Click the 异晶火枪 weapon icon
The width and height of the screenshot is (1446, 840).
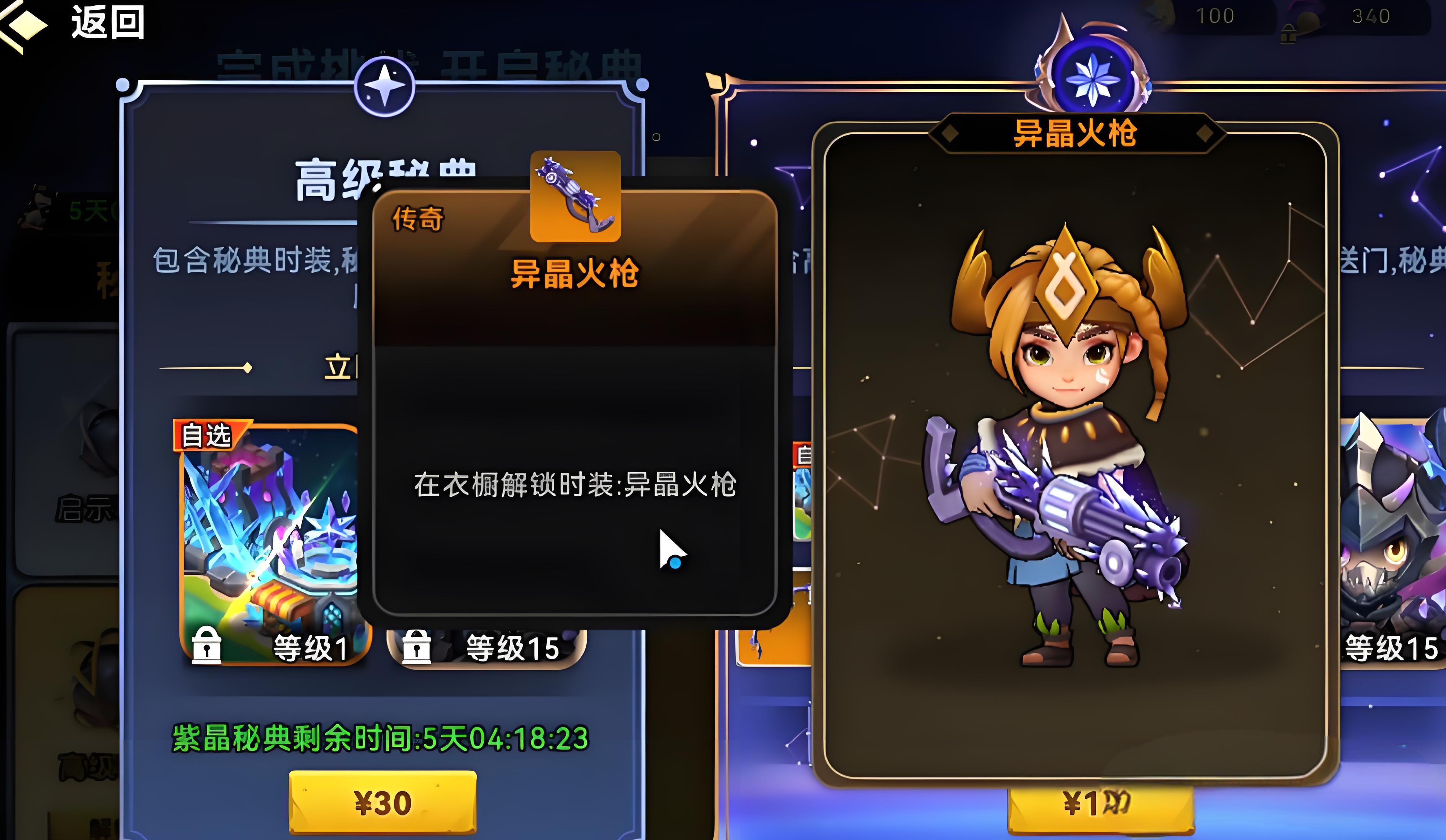(x=575, y=196)
